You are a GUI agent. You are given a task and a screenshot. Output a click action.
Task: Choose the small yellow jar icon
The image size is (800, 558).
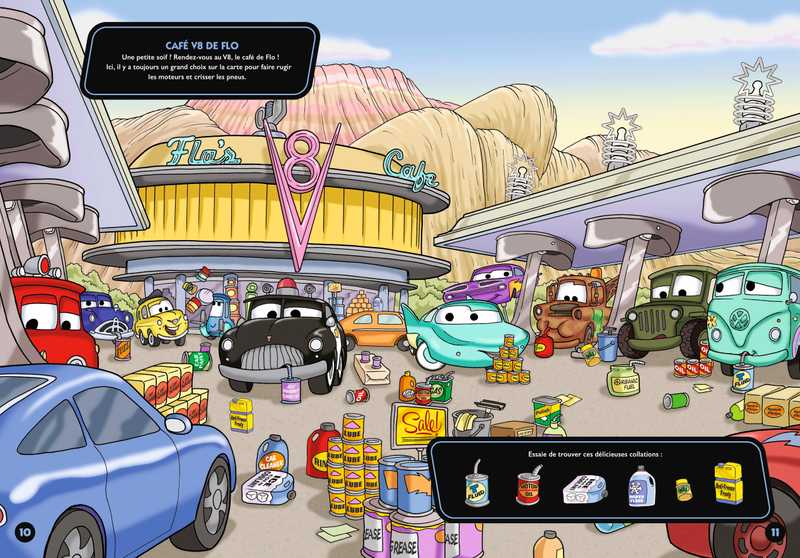684,489
